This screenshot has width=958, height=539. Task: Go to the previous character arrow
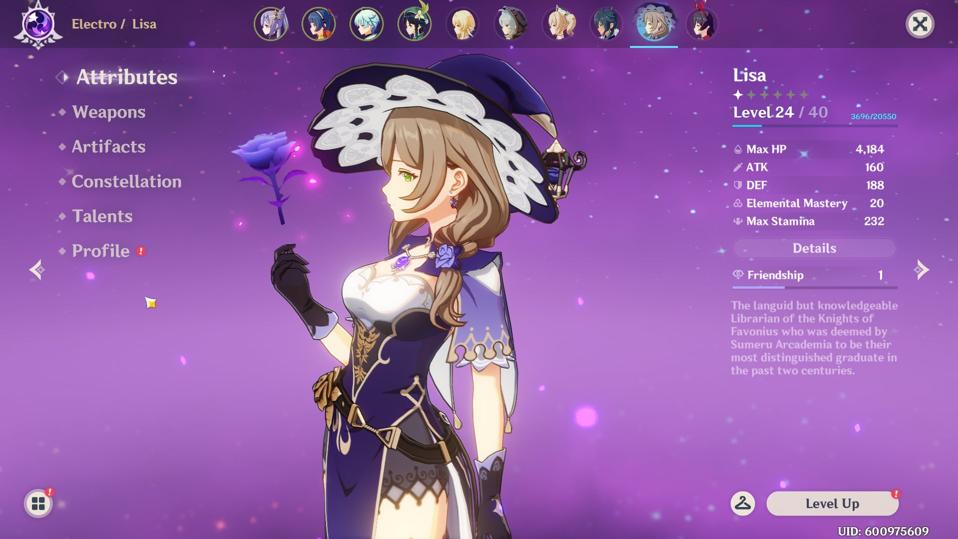[x=37, y=269]
